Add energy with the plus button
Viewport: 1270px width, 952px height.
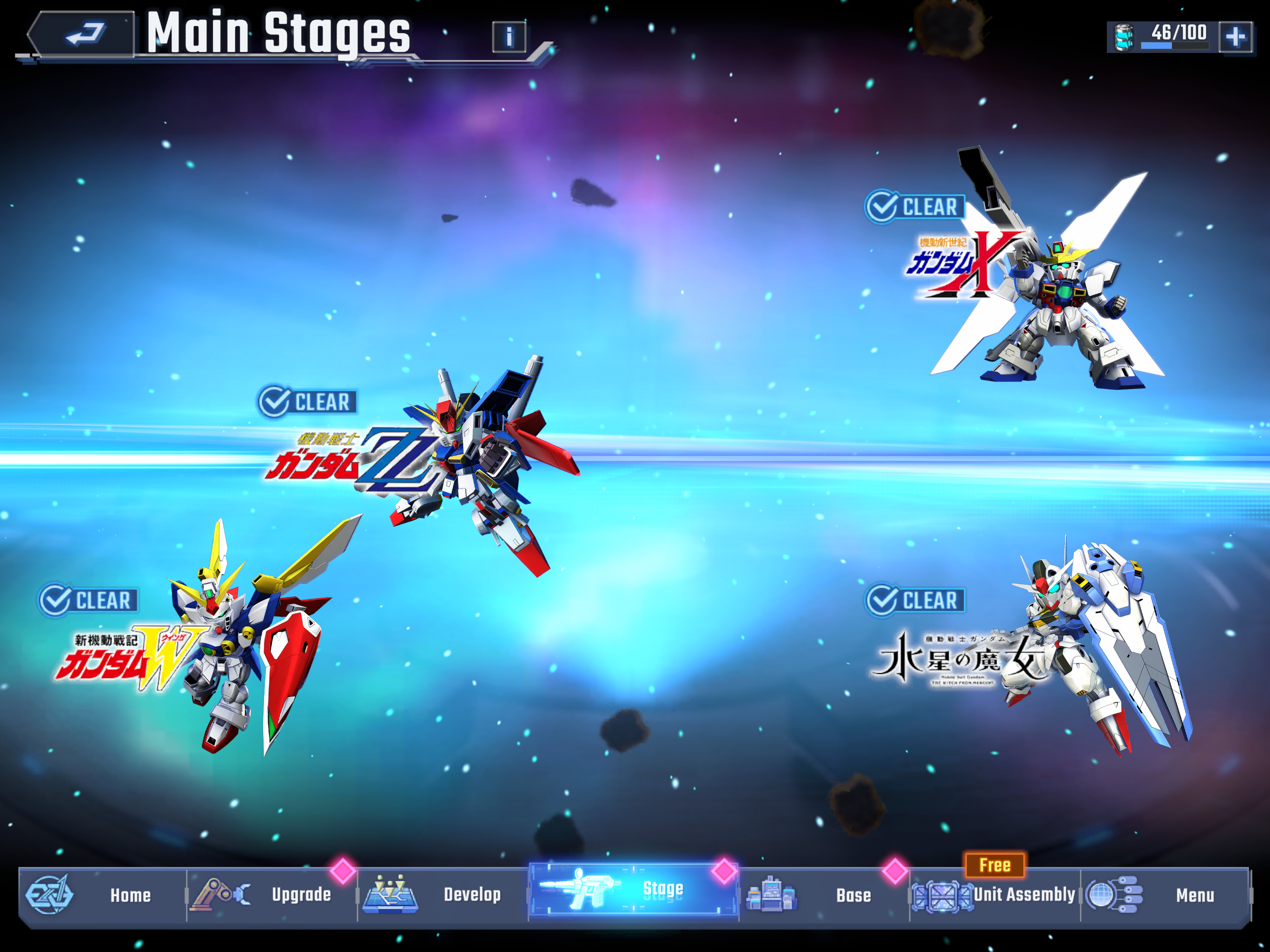[x=1236, y=37]
